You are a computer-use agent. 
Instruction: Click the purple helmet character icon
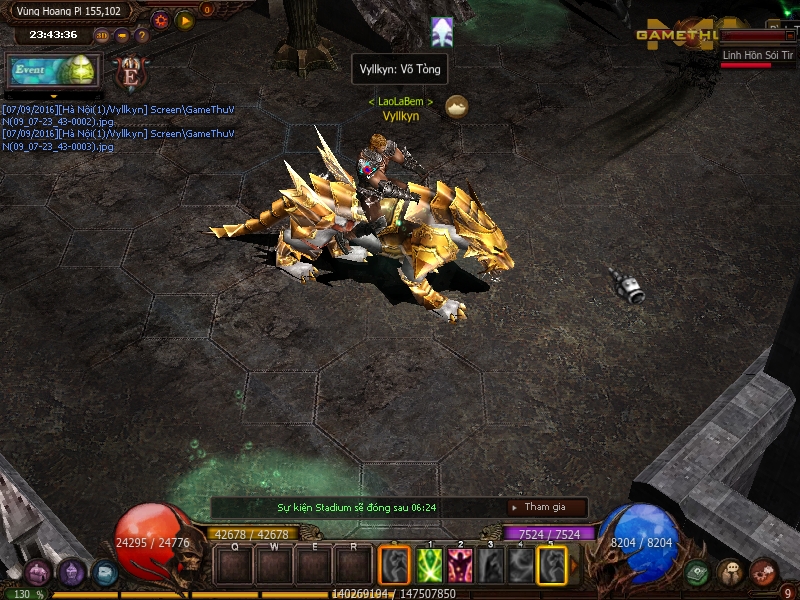pos(72,573)
